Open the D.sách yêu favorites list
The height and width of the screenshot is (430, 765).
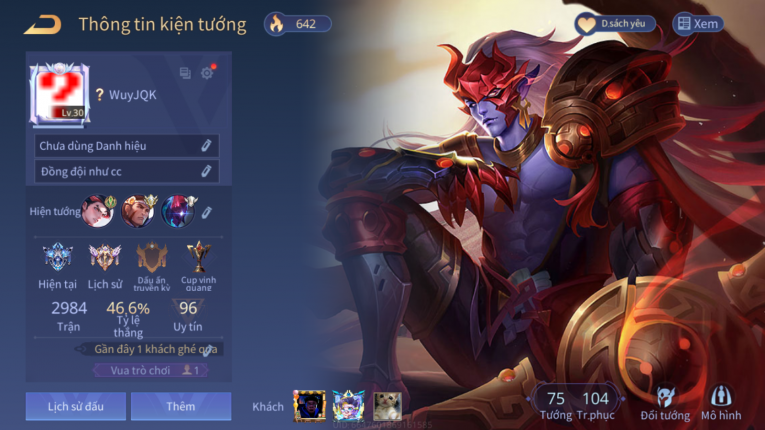[x=615, y=24]
